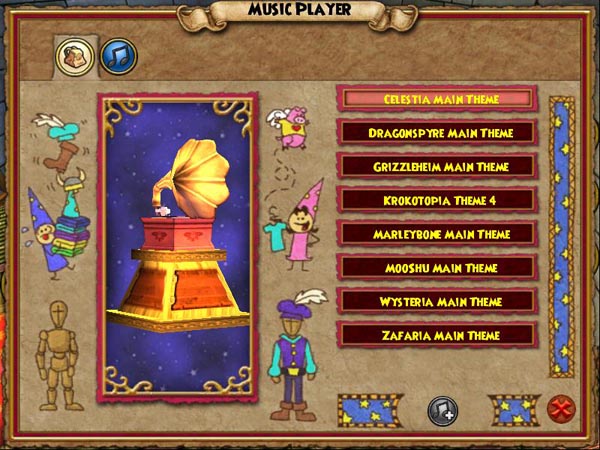The image size is (600, 450).
Task: Select Krokotopia Theme 4 song
Action: [x=440, y=200]
